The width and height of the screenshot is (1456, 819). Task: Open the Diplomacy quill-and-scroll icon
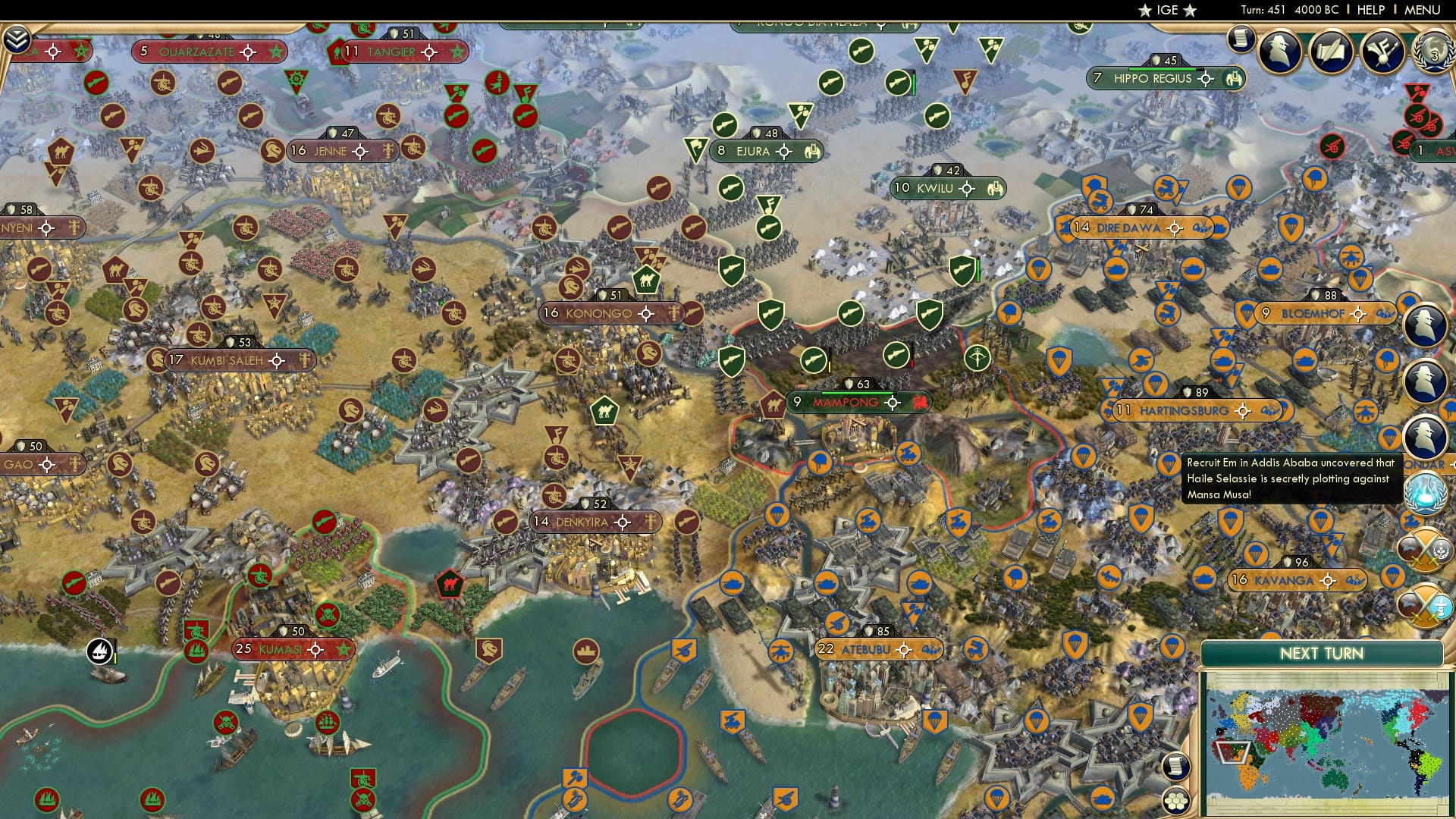coord(1331,52)
